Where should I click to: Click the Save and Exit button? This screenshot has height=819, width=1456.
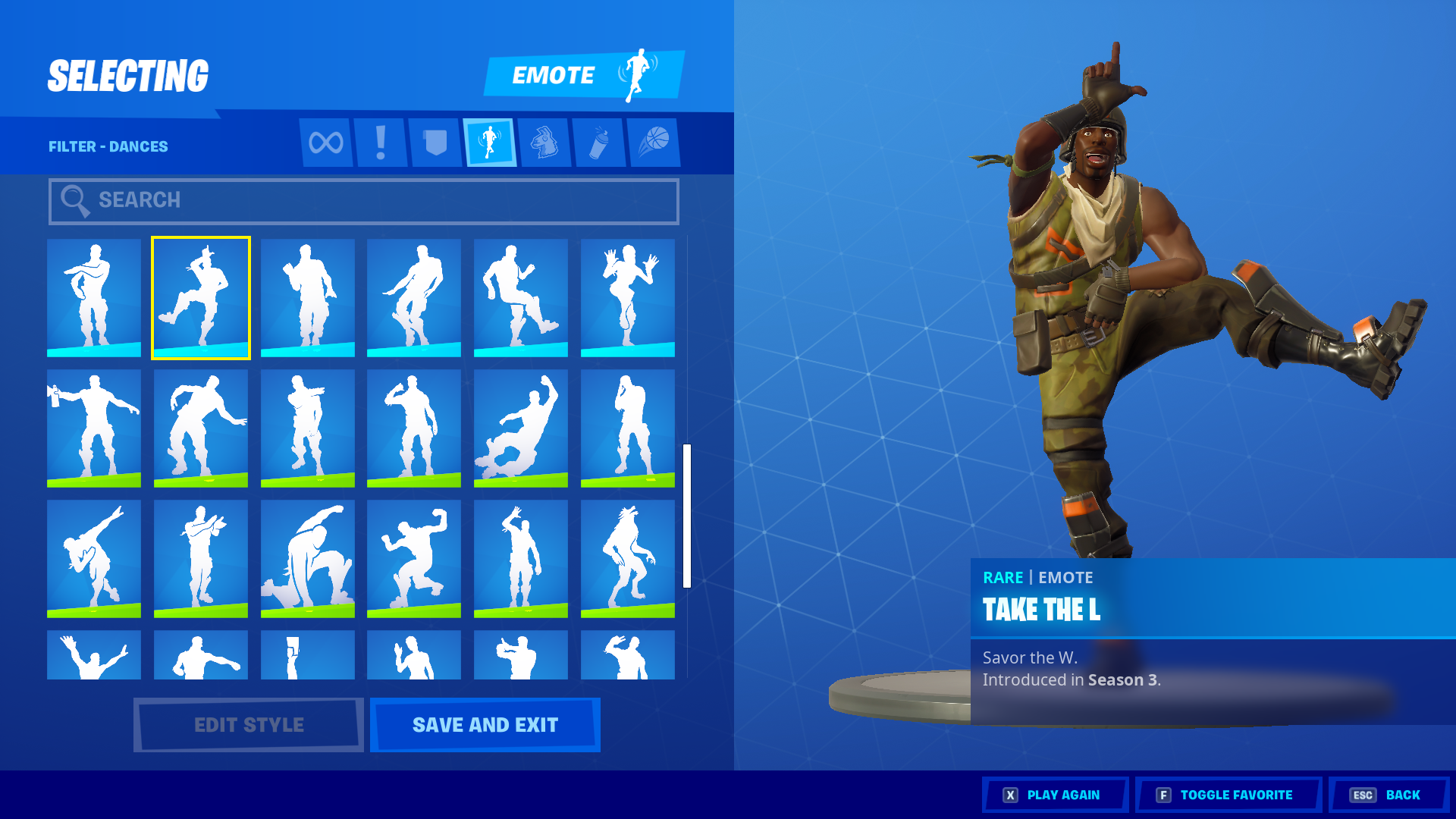(485, 725)
